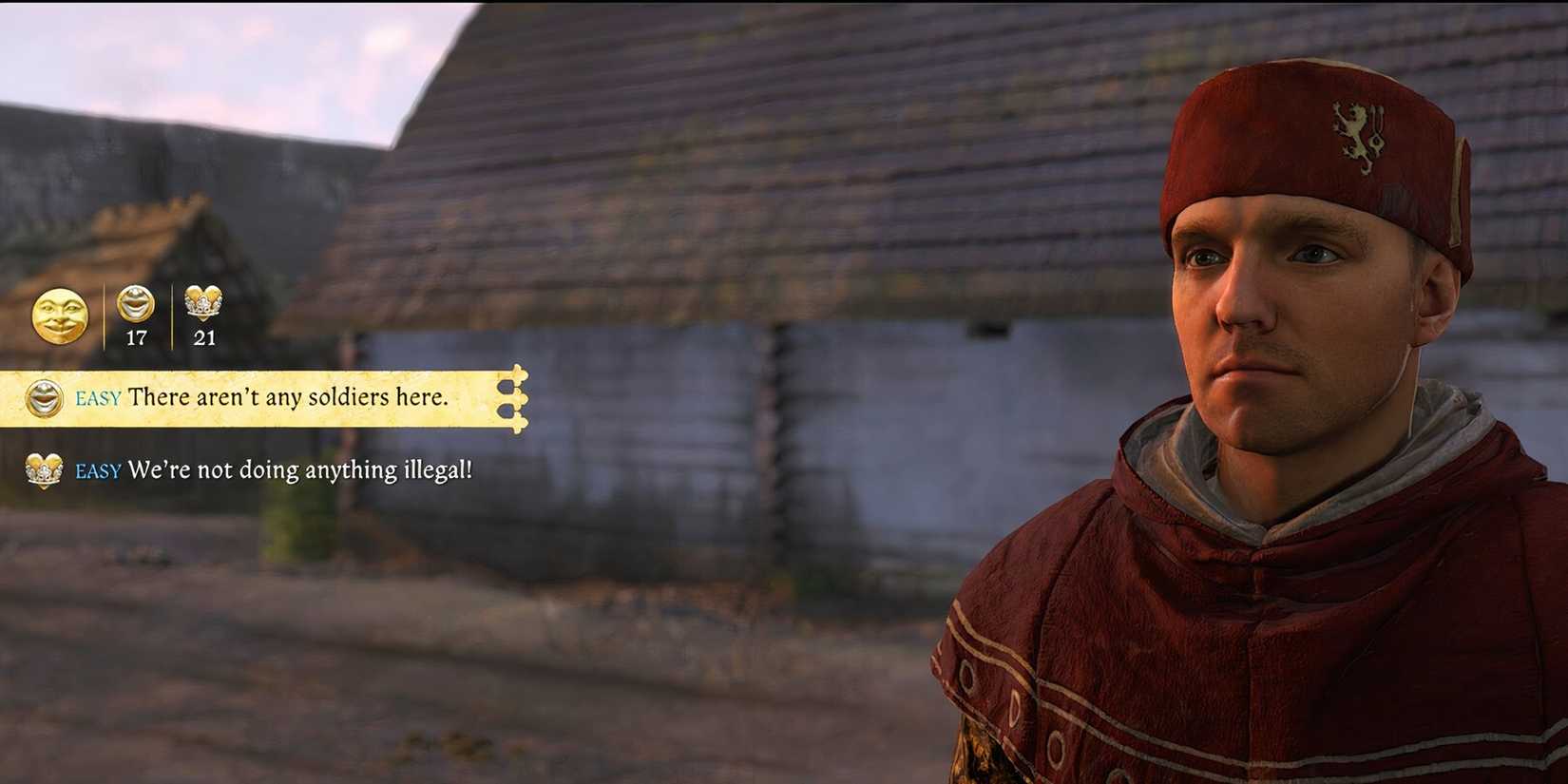Click the divider line between the stat icons
This screenshot has height=784, width=1568.
point(172,316)
